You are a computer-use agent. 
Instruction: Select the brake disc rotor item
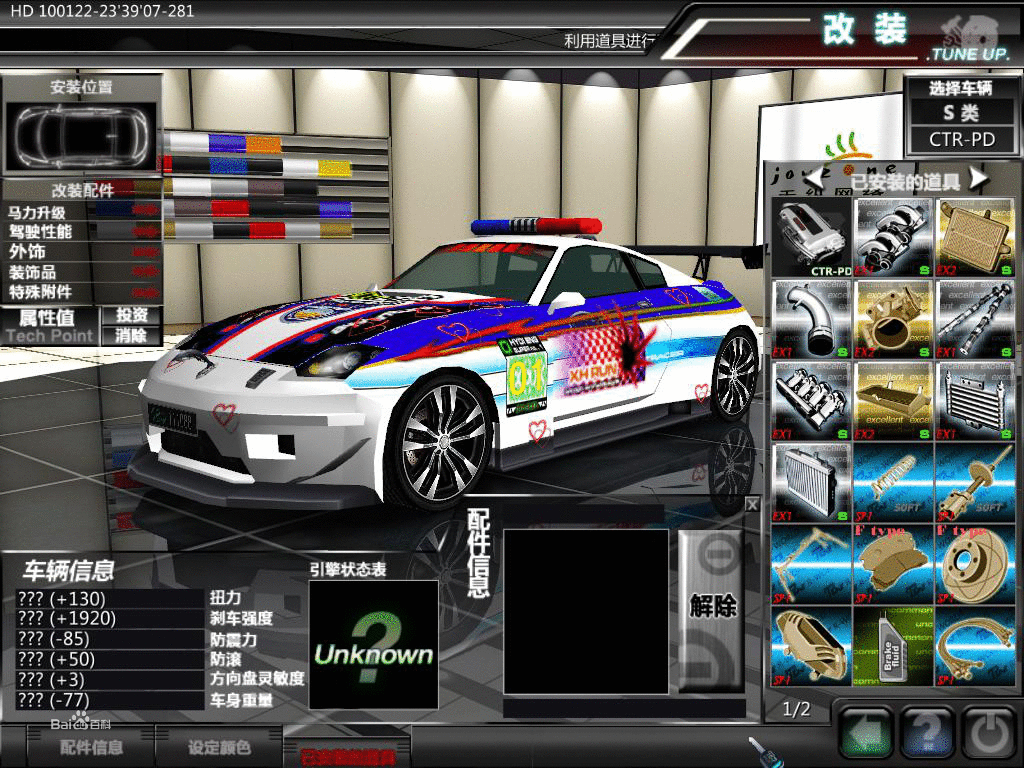pos(975,565)
